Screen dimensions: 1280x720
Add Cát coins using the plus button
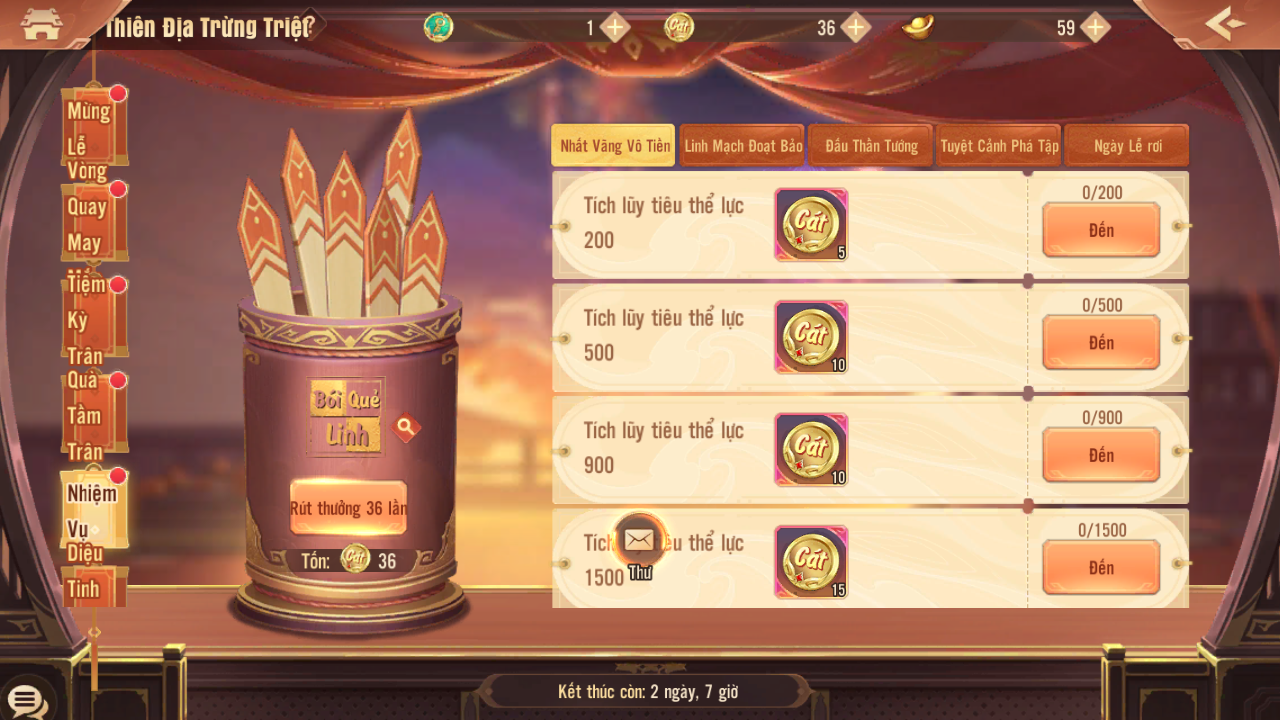pyautogui.click(x=856, y=28)
